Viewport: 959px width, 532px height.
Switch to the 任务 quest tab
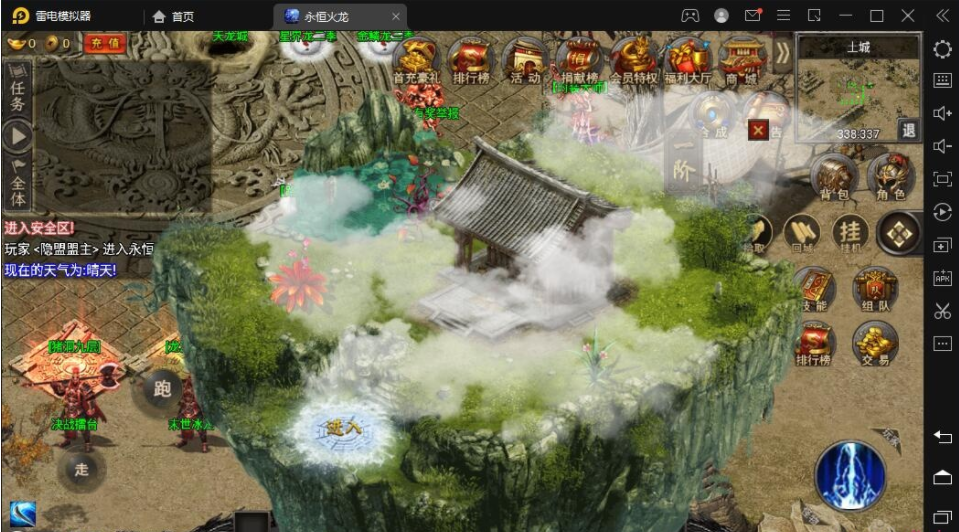click(17, 93)
